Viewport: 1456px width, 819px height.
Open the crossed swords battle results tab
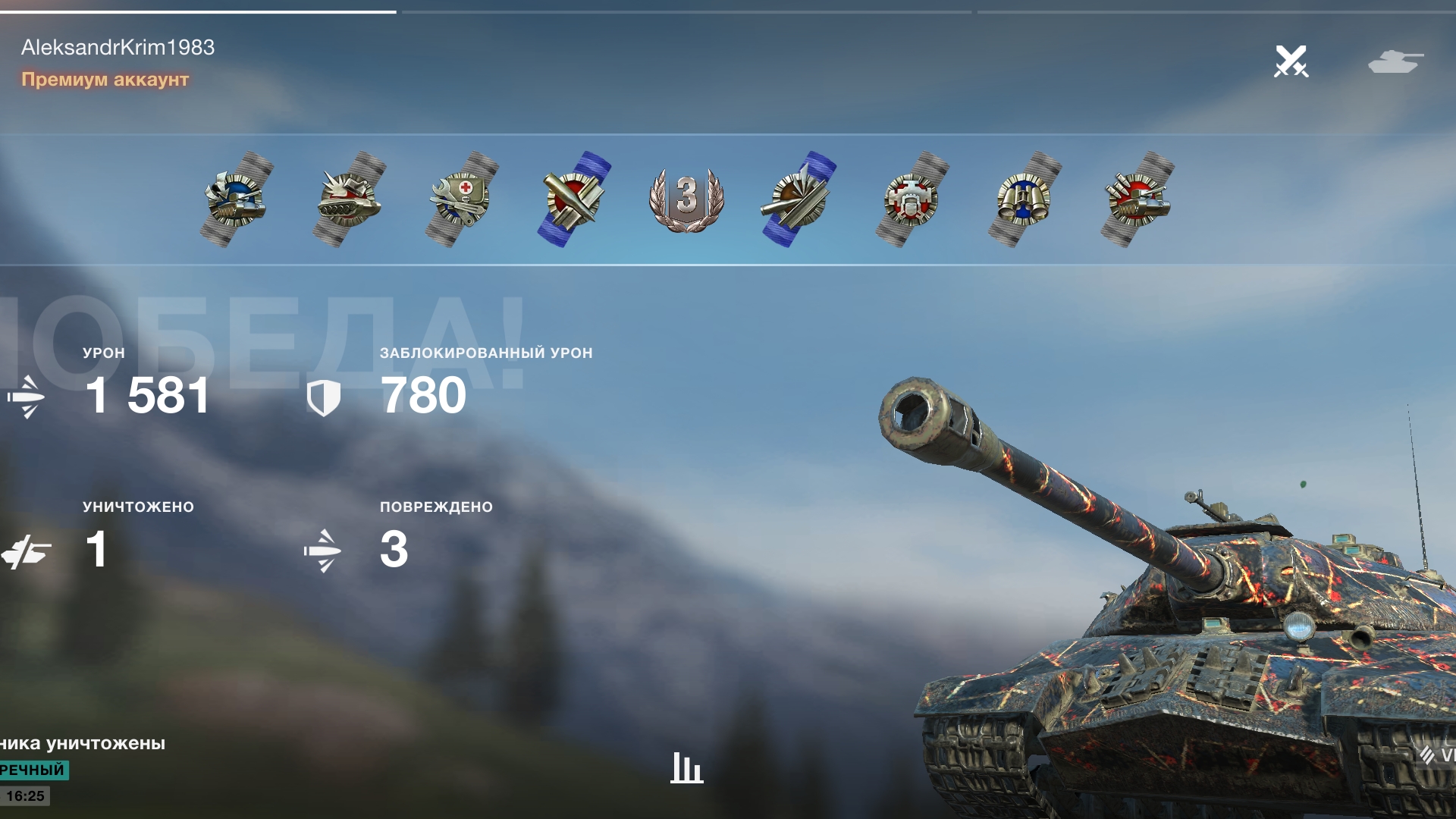click(x=1291, y=61)
